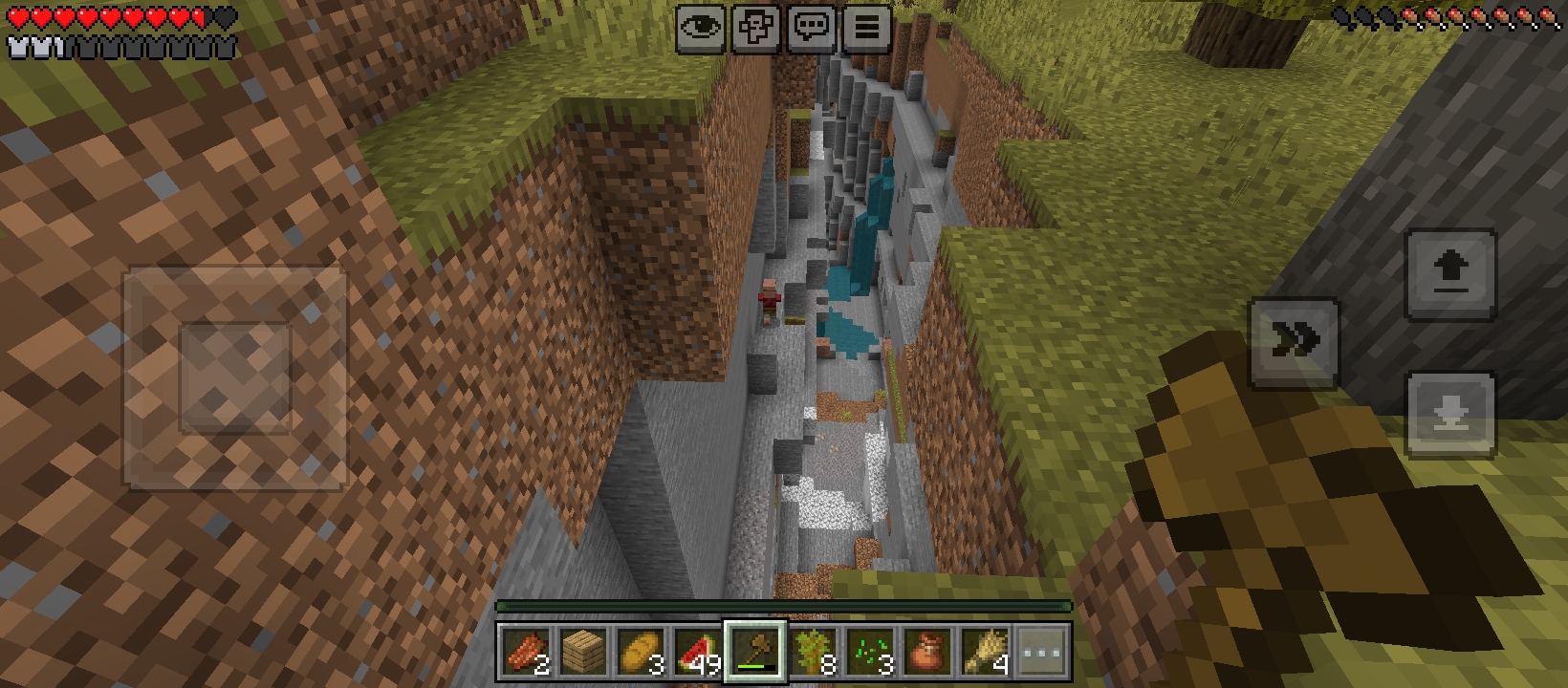
Task: Open the chat speech bubble
Action: 812,28
